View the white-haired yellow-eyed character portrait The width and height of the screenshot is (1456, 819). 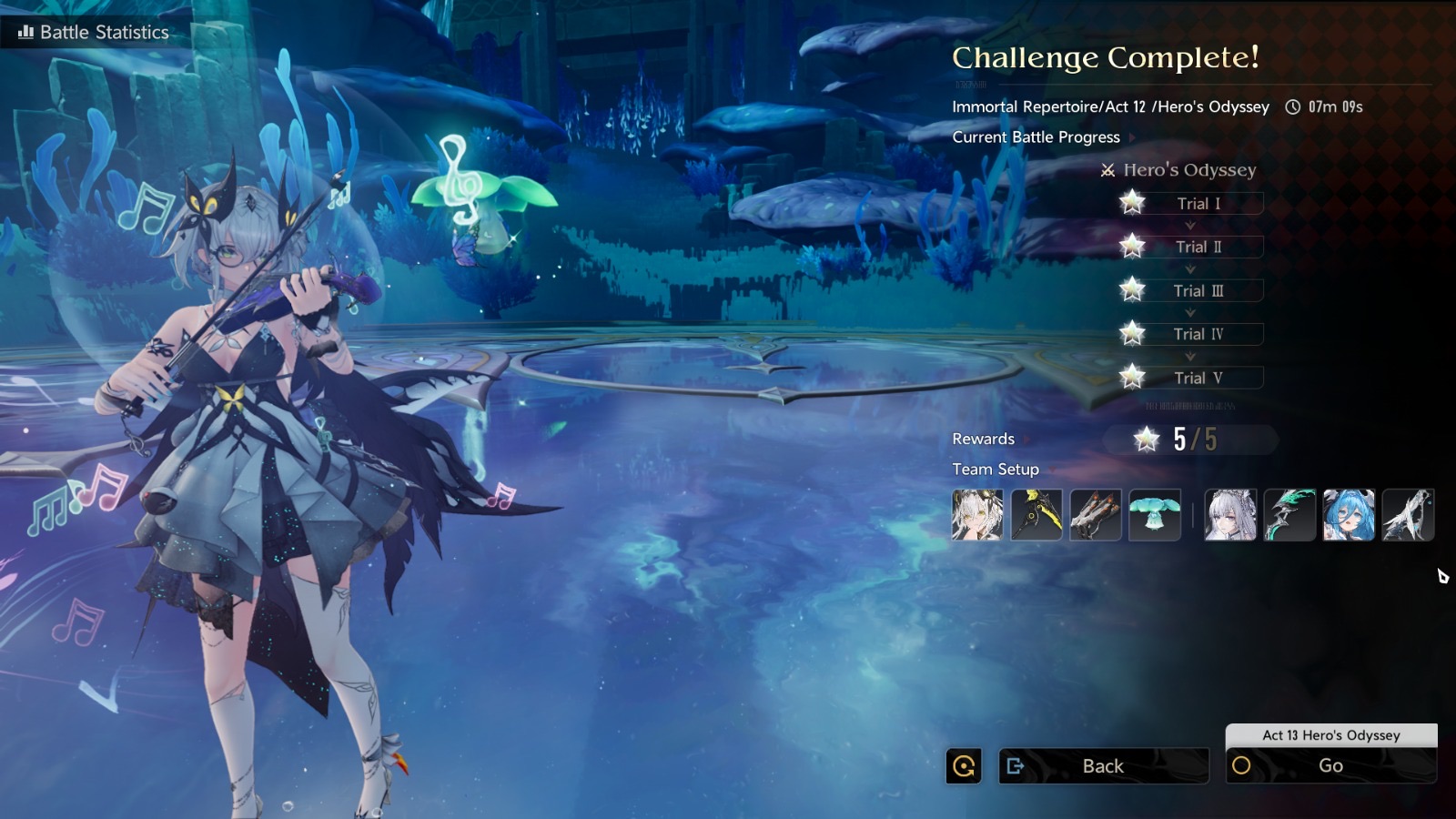(x=977, y=515)
